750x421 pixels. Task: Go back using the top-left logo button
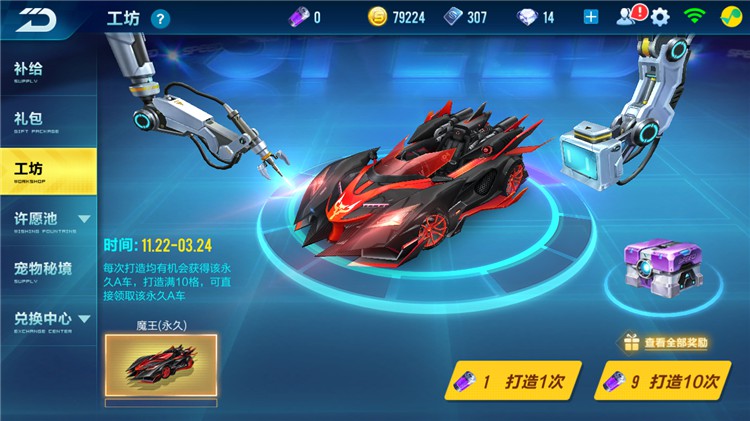(36, 18)
